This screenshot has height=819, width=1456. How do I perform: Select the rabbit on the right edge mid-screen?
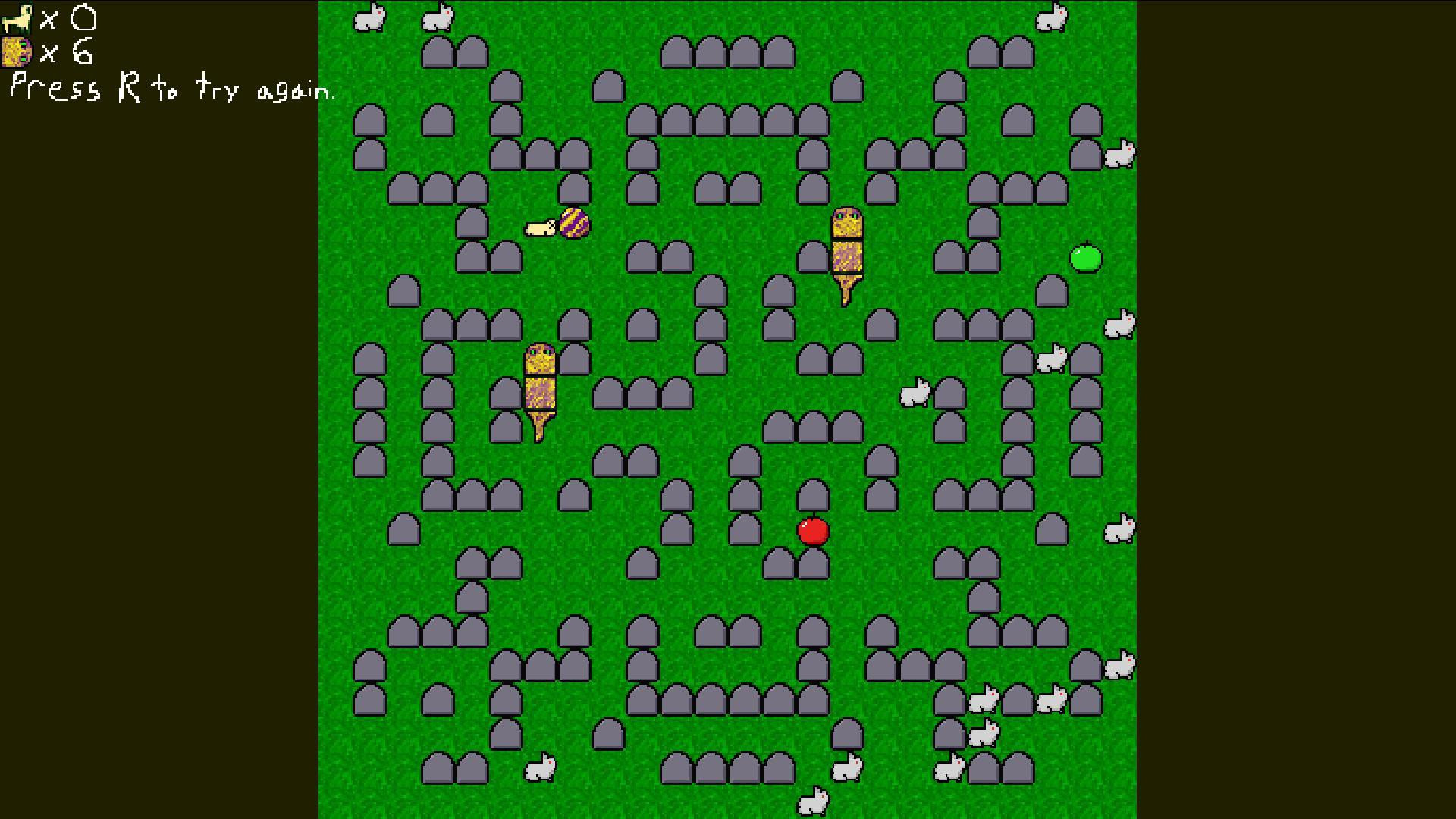coord(1120,529)
